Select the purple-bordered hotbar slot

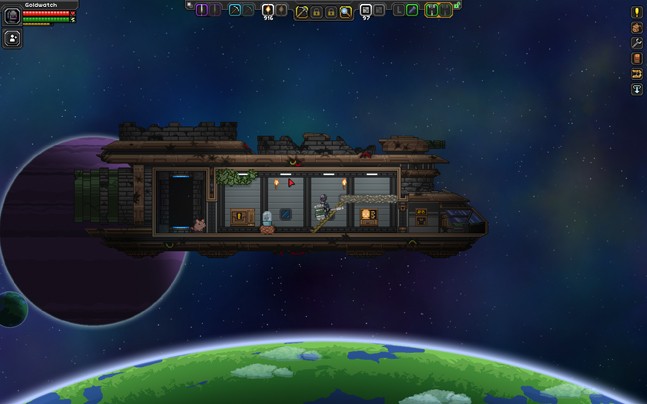pyautogui.click(x=203, y=10)
